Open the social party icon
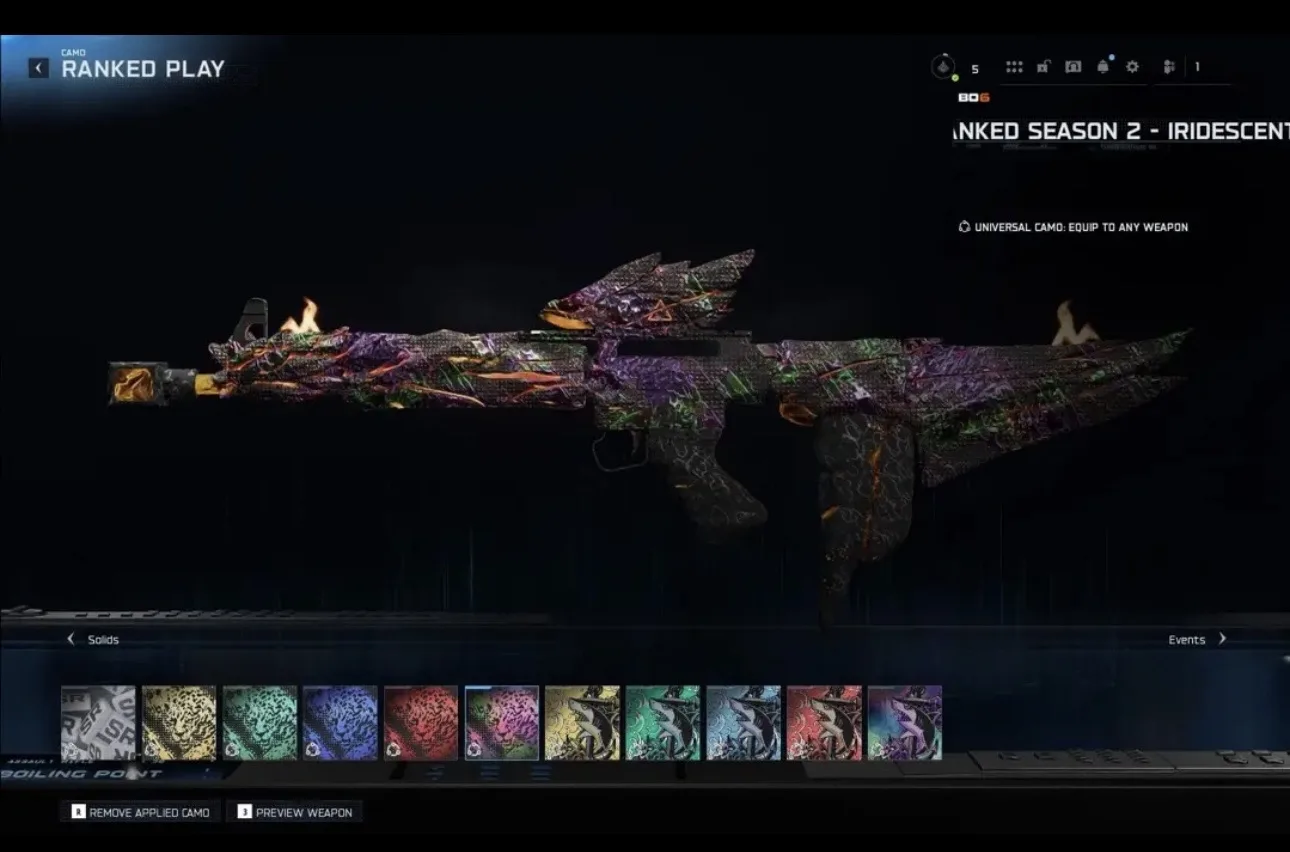This screenshot has height=852, width=1290. coord(1169,67)
